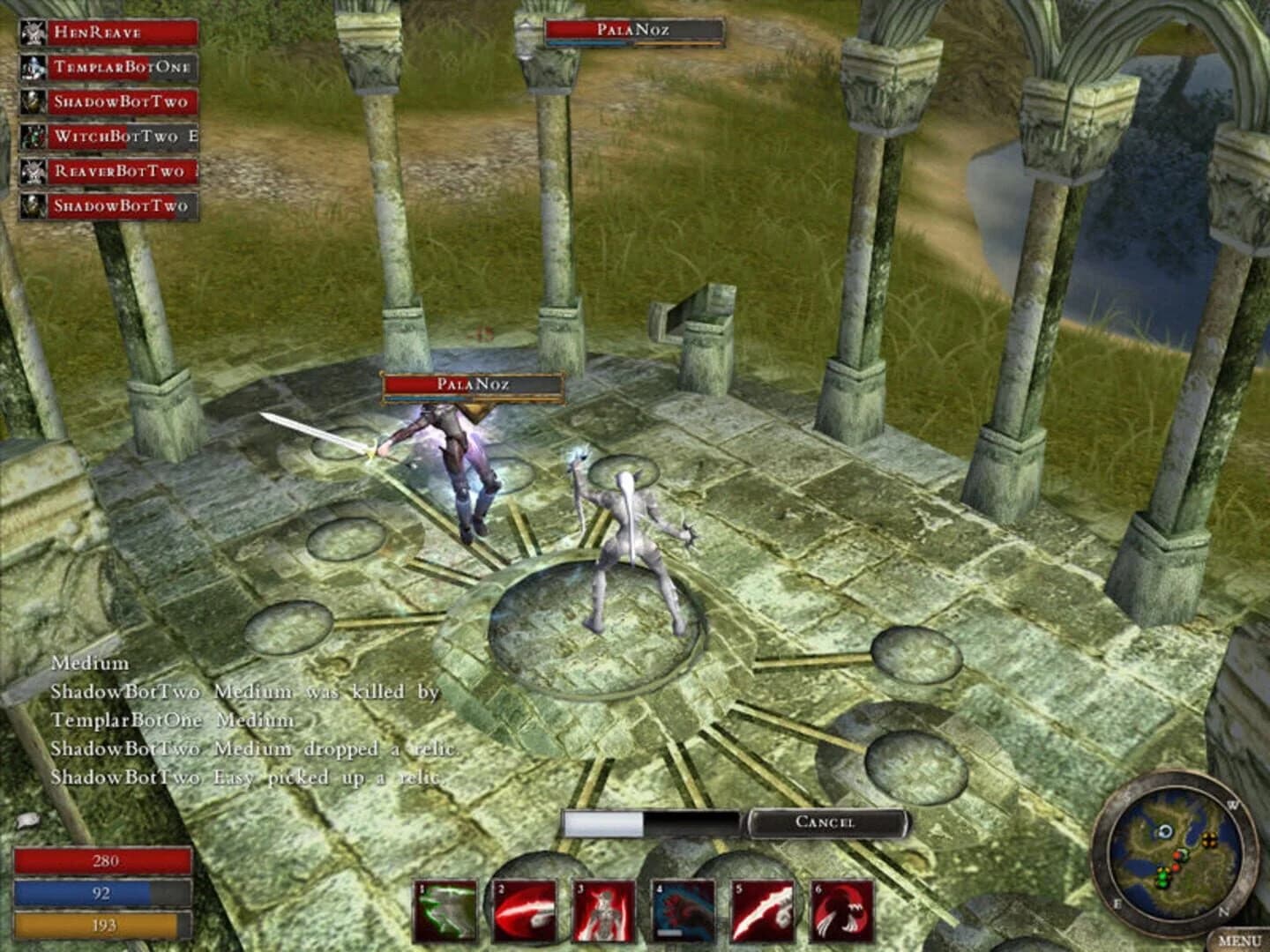
Task: Open the MENU button at bottom right
Action: click(1238, 938)
